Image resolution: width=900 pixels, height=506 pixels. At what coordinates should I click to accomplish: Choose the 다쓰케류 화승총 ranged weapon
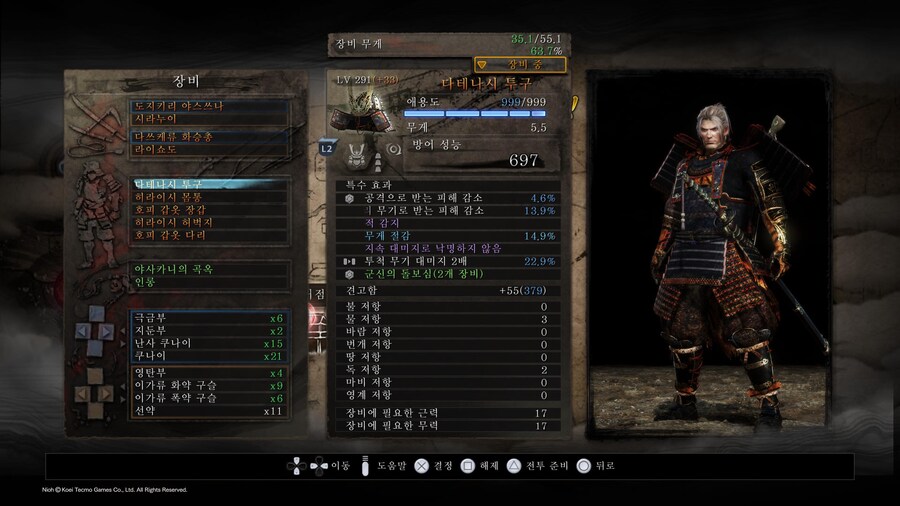click(209, 137)
